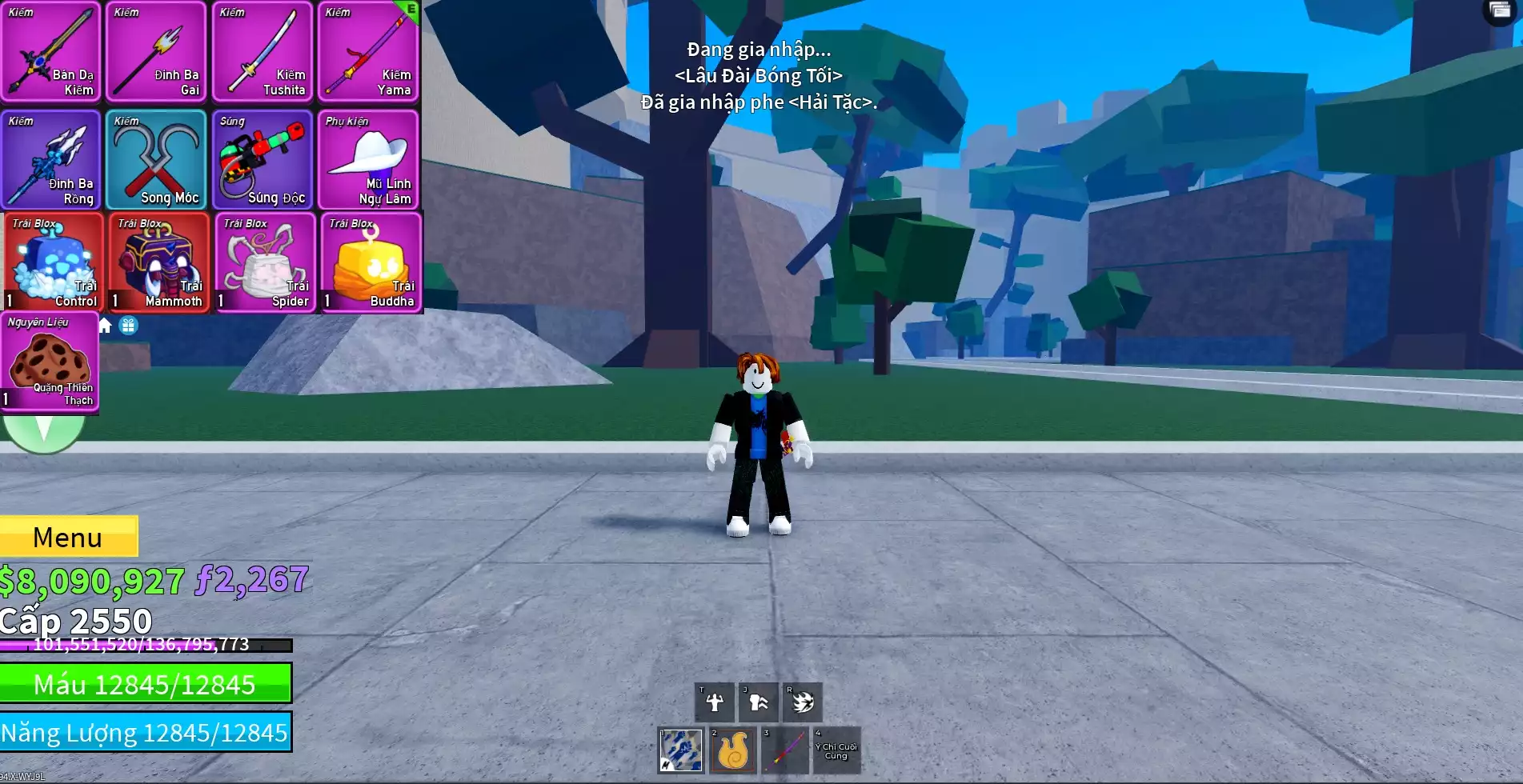Viewport: 1523px width, 784px height.
Task: Select the Ý Chí Cuối Cùng hotbar slot
Action: point(836,750)
